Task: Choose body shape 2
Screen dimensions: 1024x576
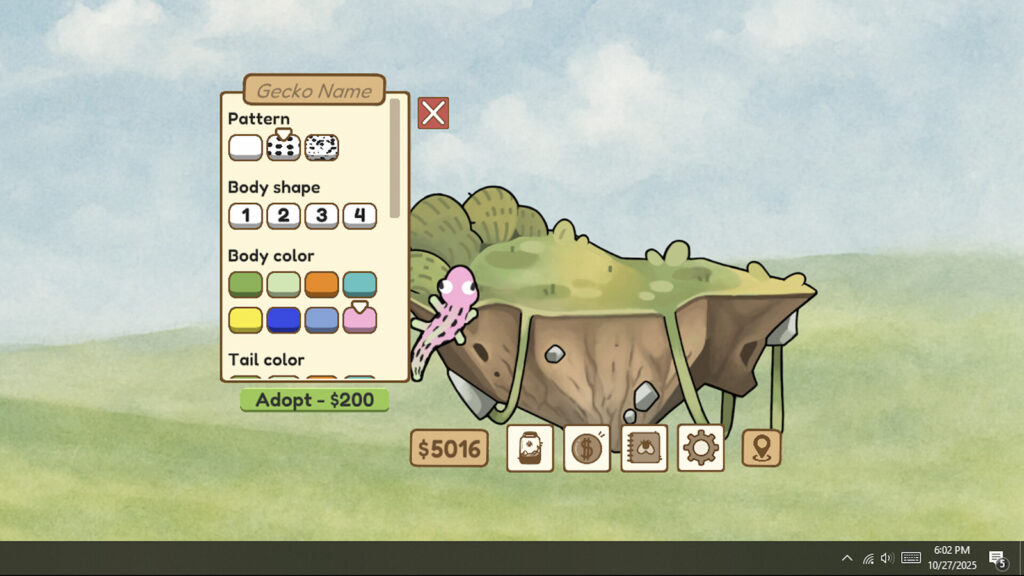Action: point(283,215)
